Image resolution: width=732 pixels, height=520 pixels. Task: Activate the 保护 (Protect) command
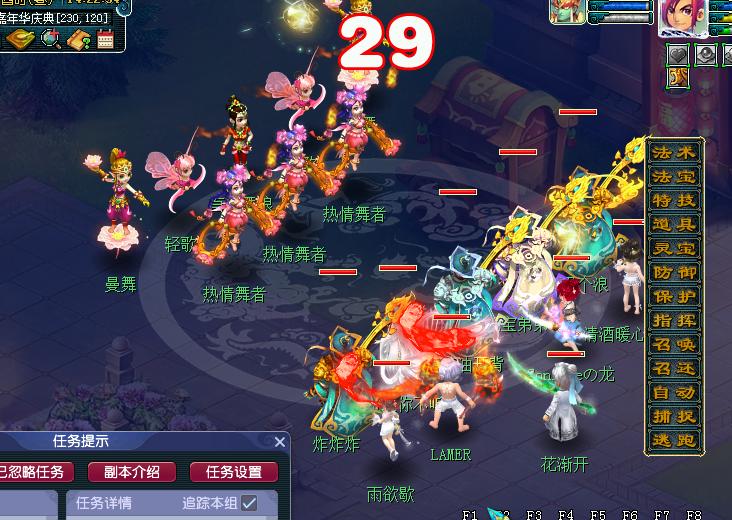(673, 296)
